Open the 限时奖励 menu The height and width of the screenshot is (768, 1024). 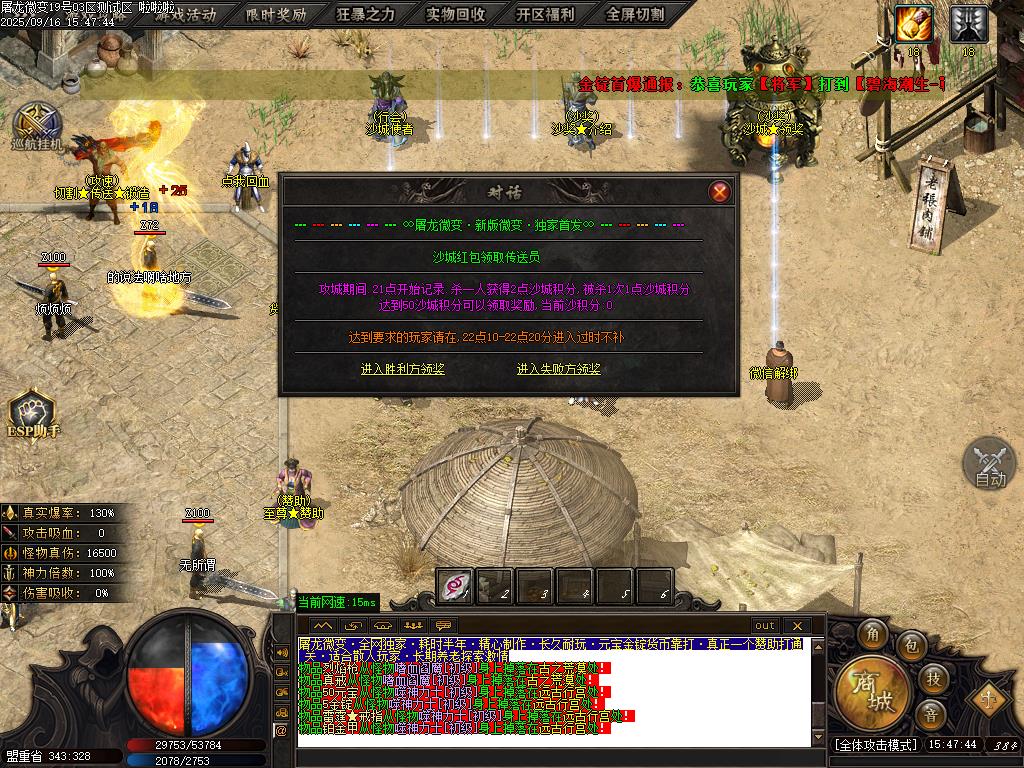[x=276, y=14]
